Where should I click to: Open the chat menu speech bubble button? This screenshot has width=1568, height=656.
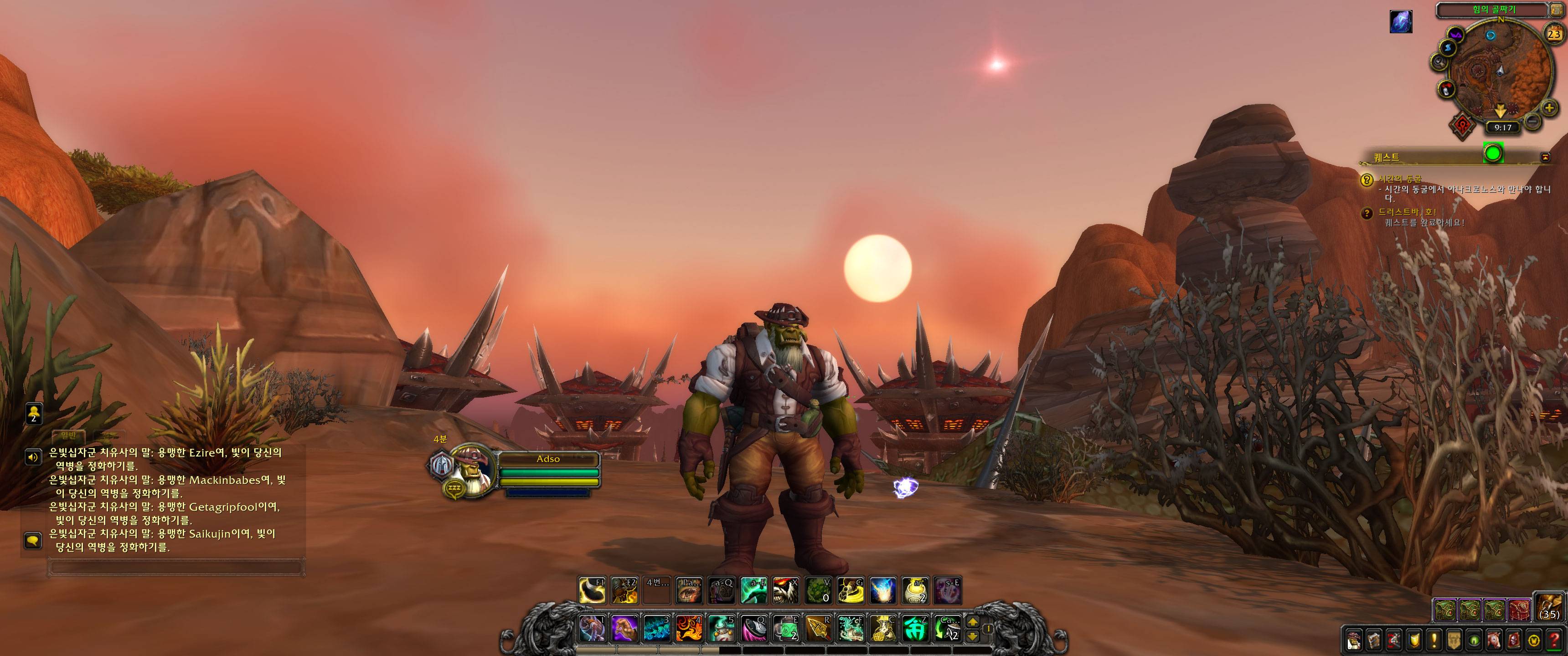(32, 540)
